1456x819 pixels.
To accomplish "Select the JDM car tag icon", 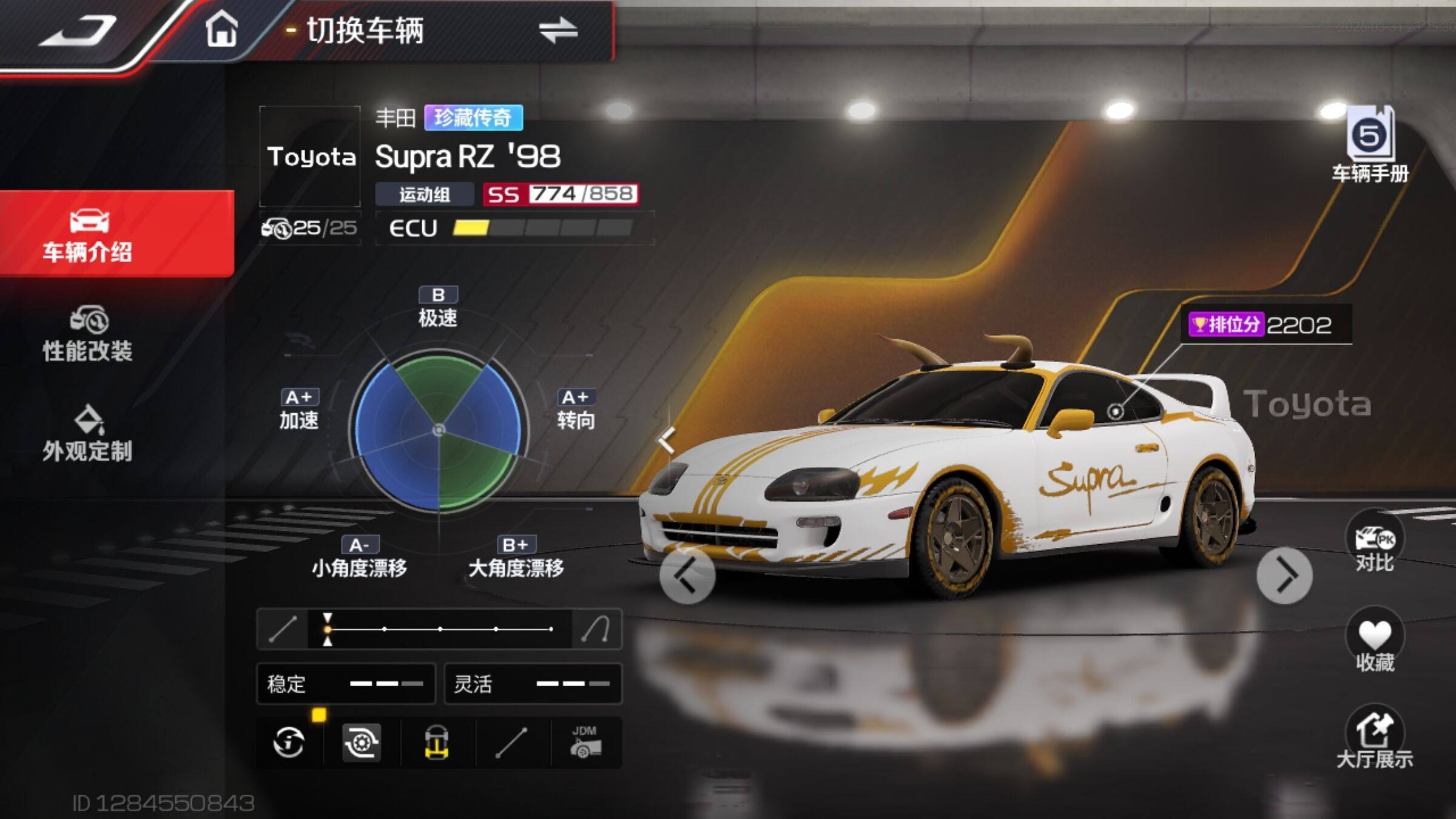I will [585, 742].
